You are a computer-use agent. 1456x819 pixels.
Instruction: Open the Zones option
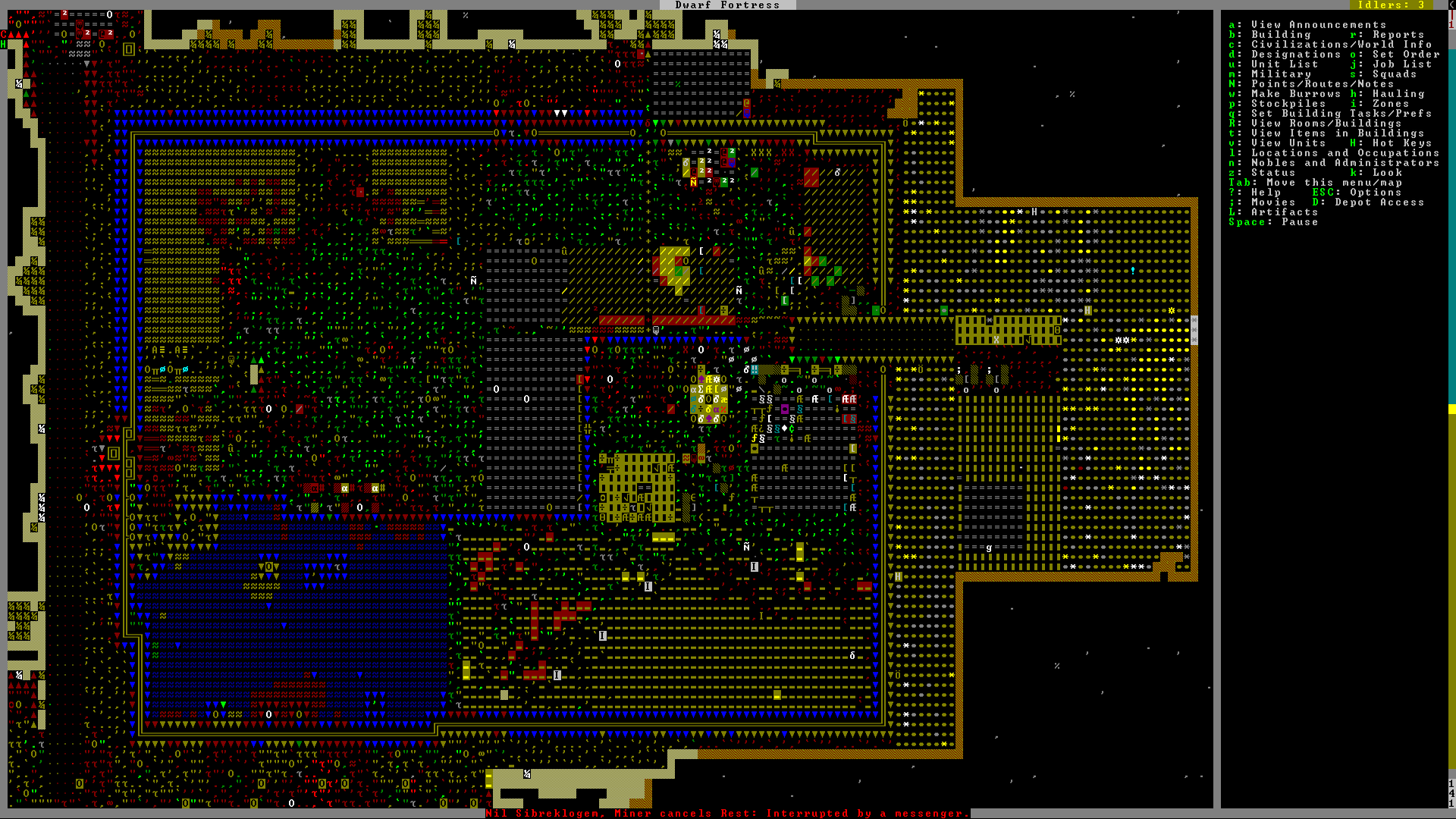tap(1389, 104)
